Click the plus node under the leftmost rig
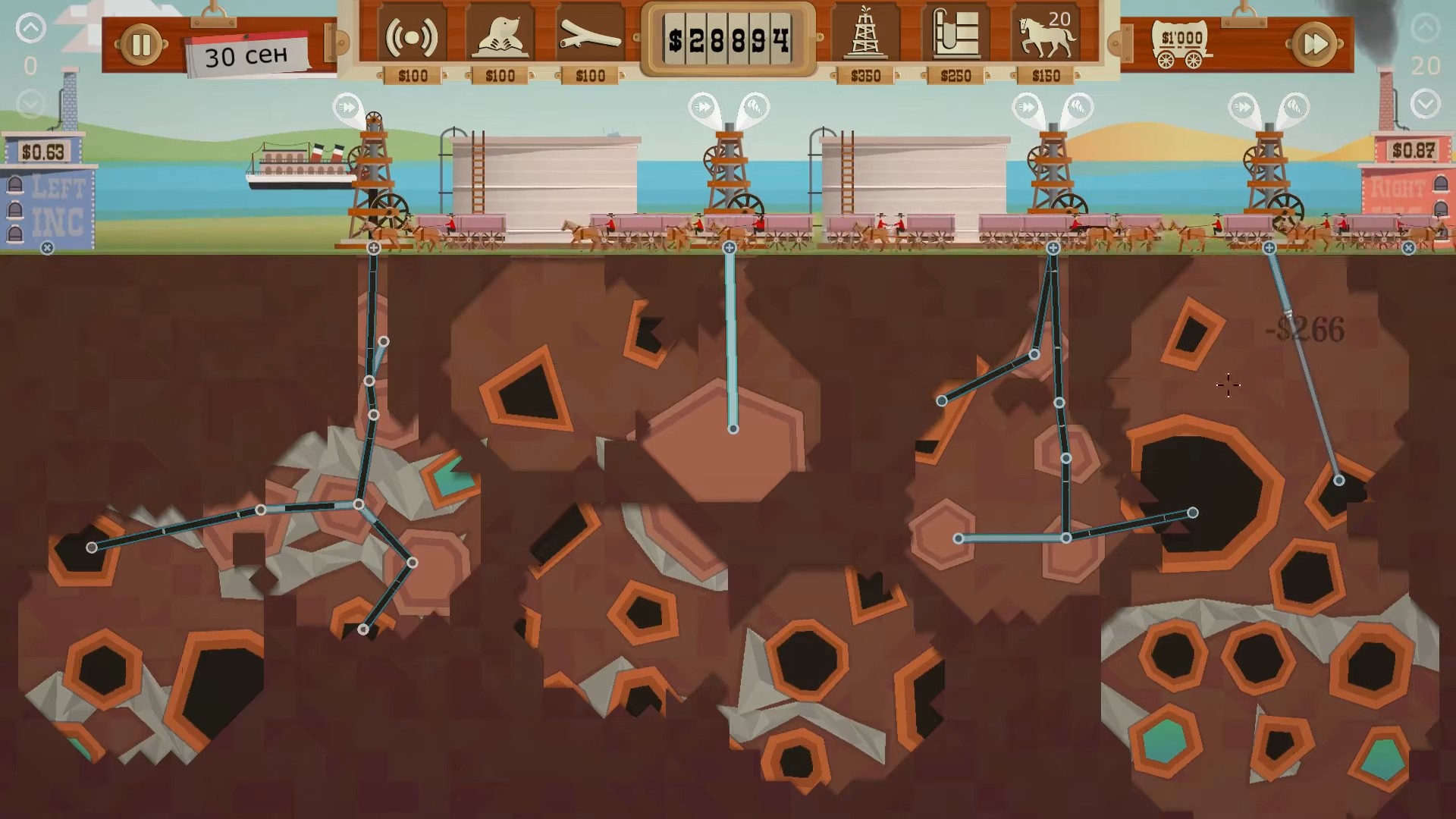Image resolution: width=1456 pixels, height=819 pixels. point(374,248)
